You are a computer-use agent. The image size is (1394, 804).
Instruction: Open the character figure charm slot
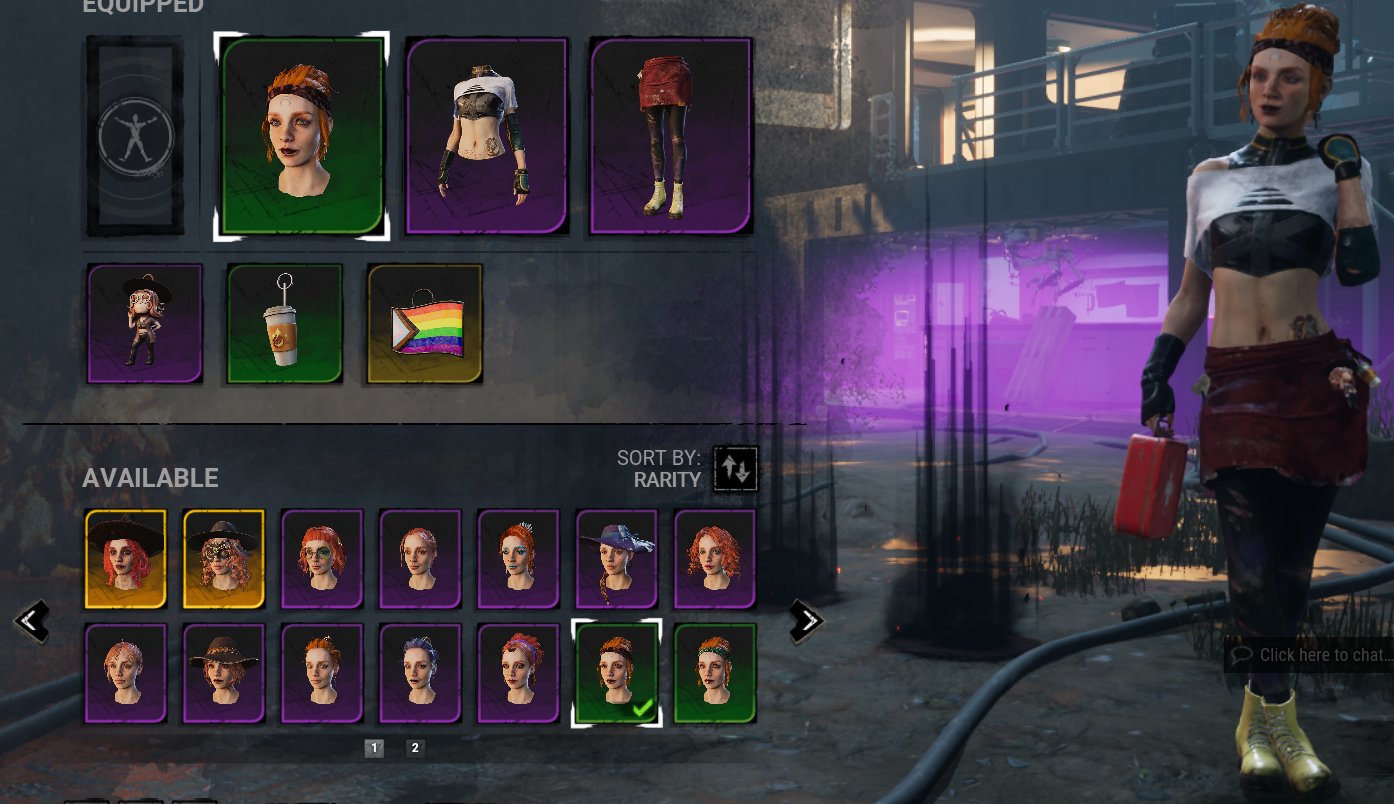pos(144,322)
